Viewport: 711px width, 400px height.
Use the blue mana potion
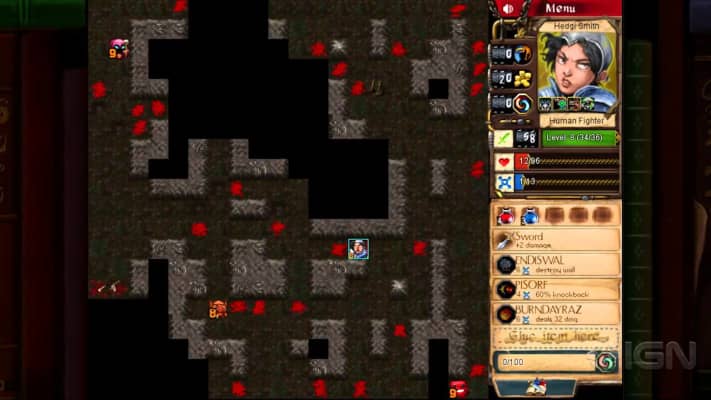point(530,215)
